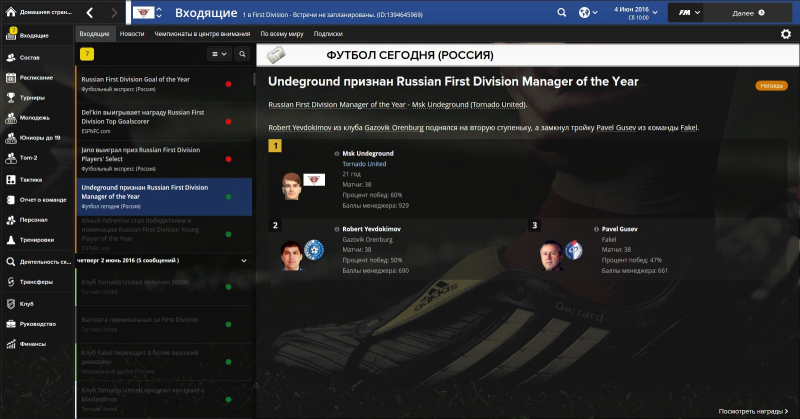Open the Состав (squad) sidebar section
This screenshot has width=800, height=419.
coord(30,58)
